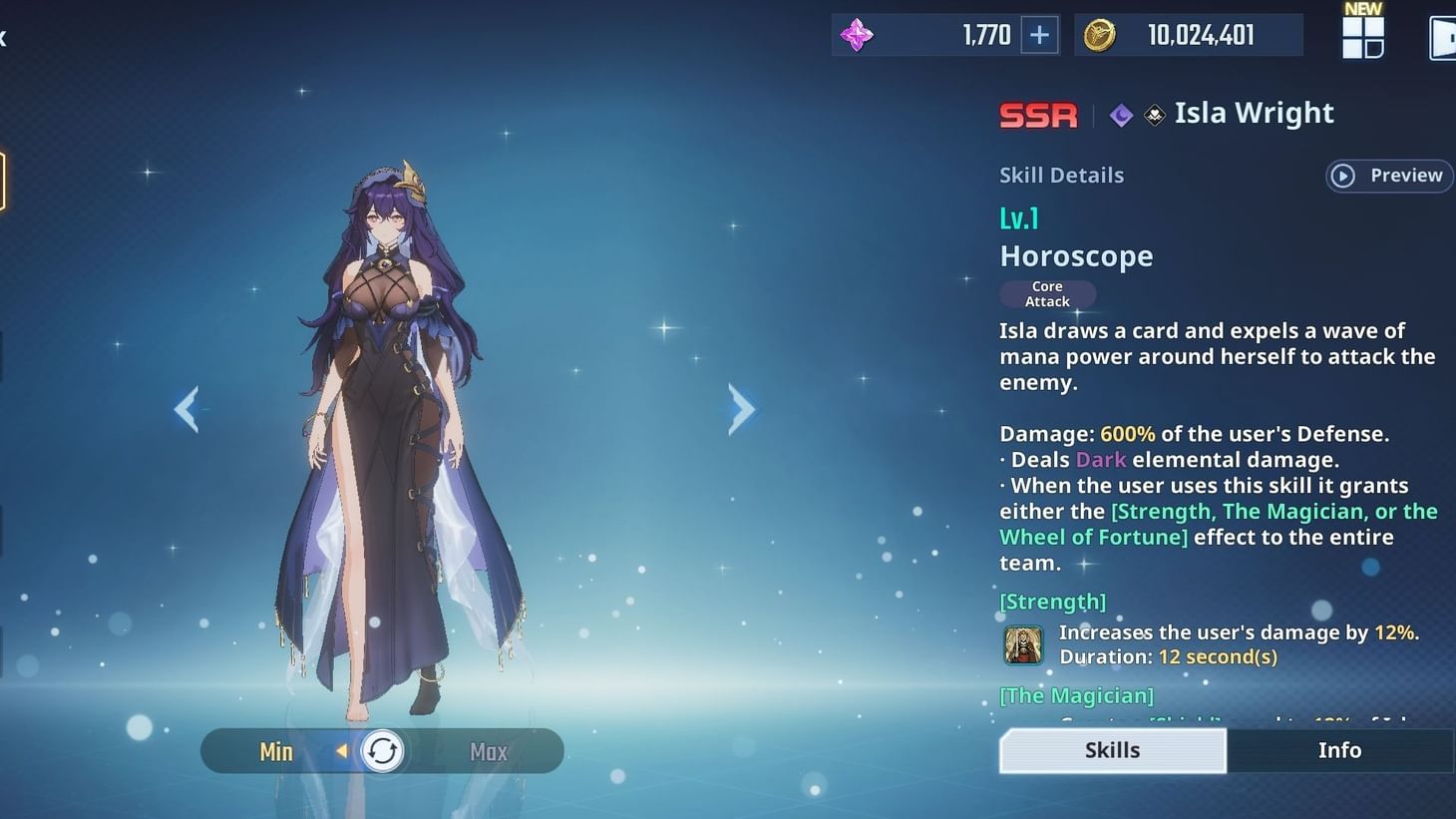Select the Min level option

point(276,751)
